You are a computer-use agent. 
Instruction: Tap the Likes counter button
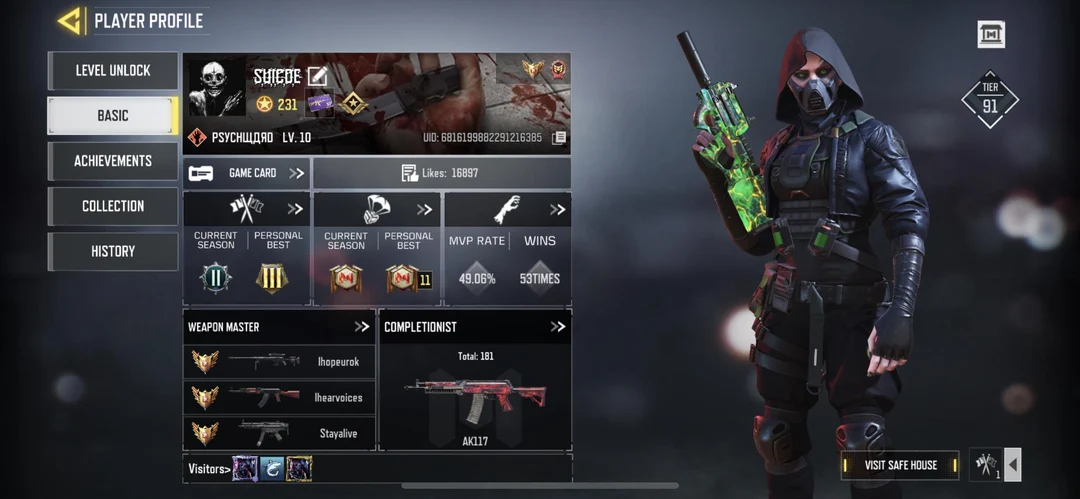[441, 173]
